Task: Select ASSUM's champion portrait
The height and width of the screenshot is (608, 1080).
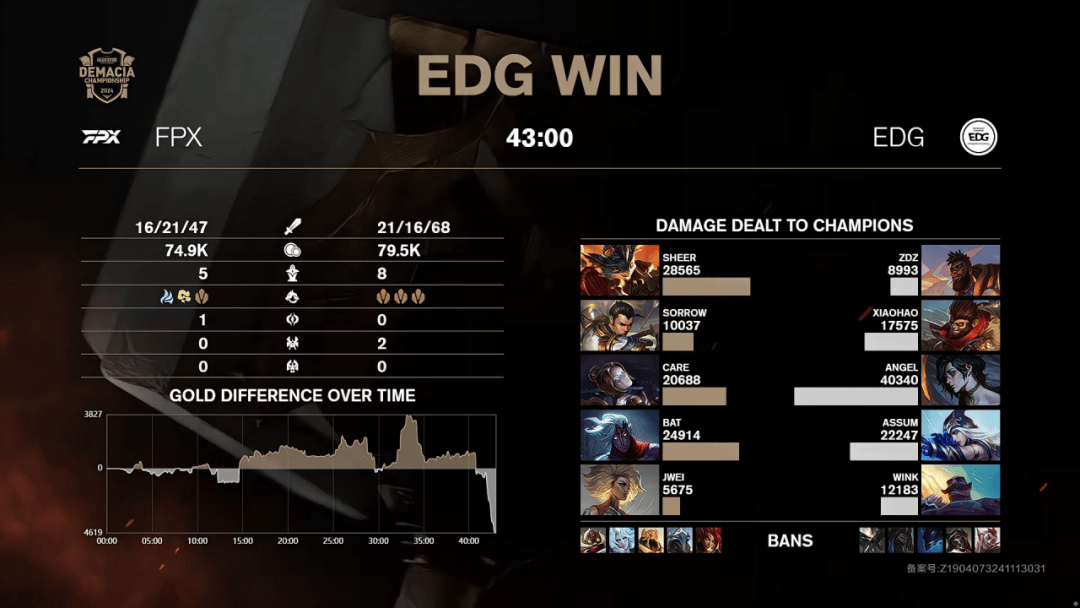Action: (x=960, y=435)
